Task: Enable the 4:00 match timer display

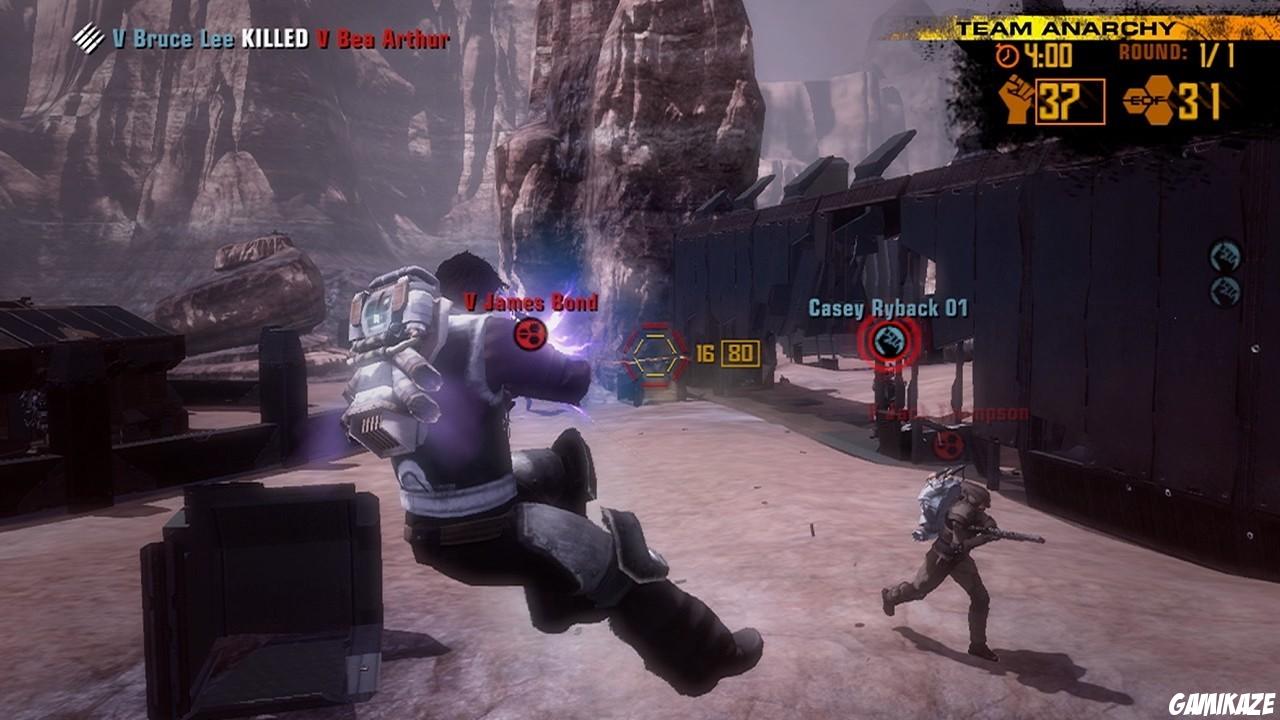Action: [x=1047, y=56]
